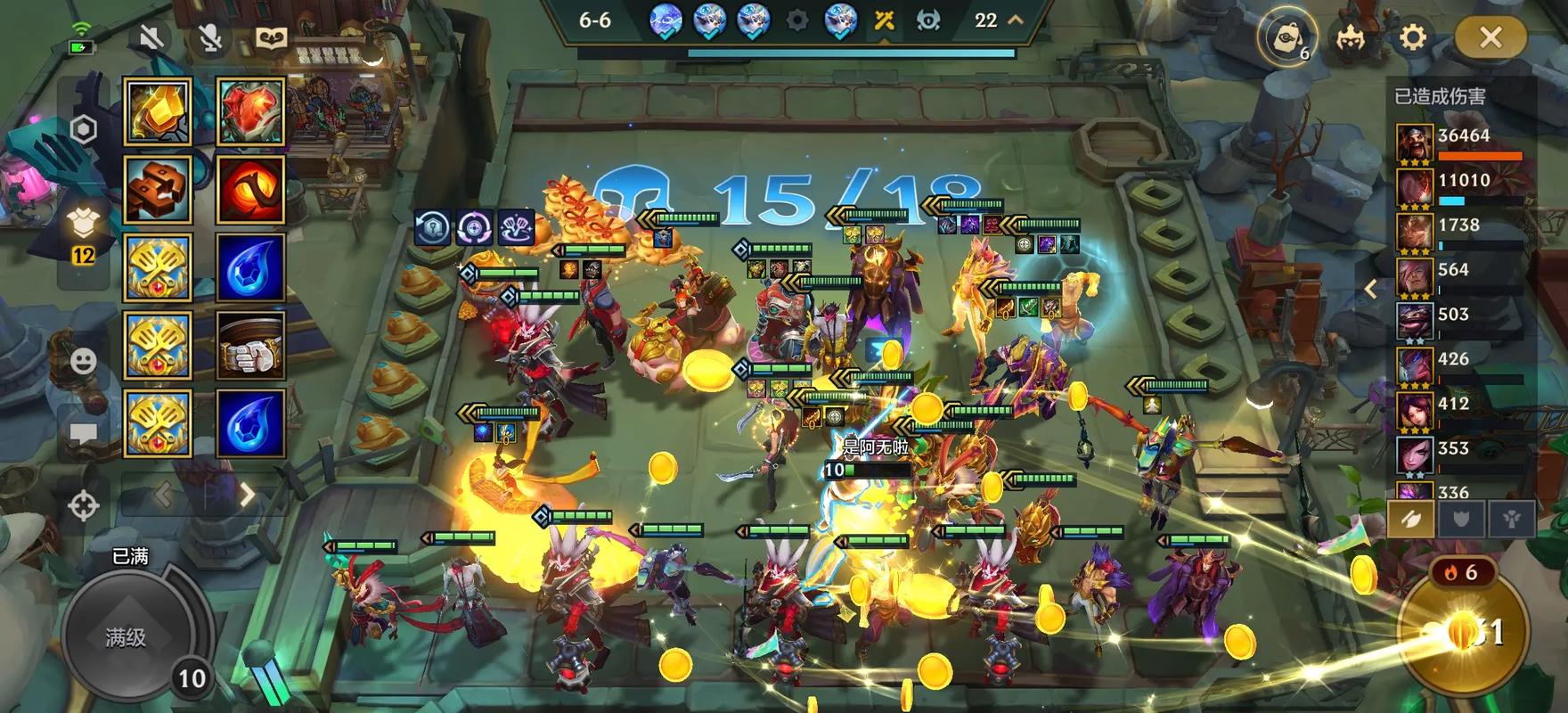The image size is (1568, 713).
Task: Select the red swirl orb item
Action: tap(250, 190)
